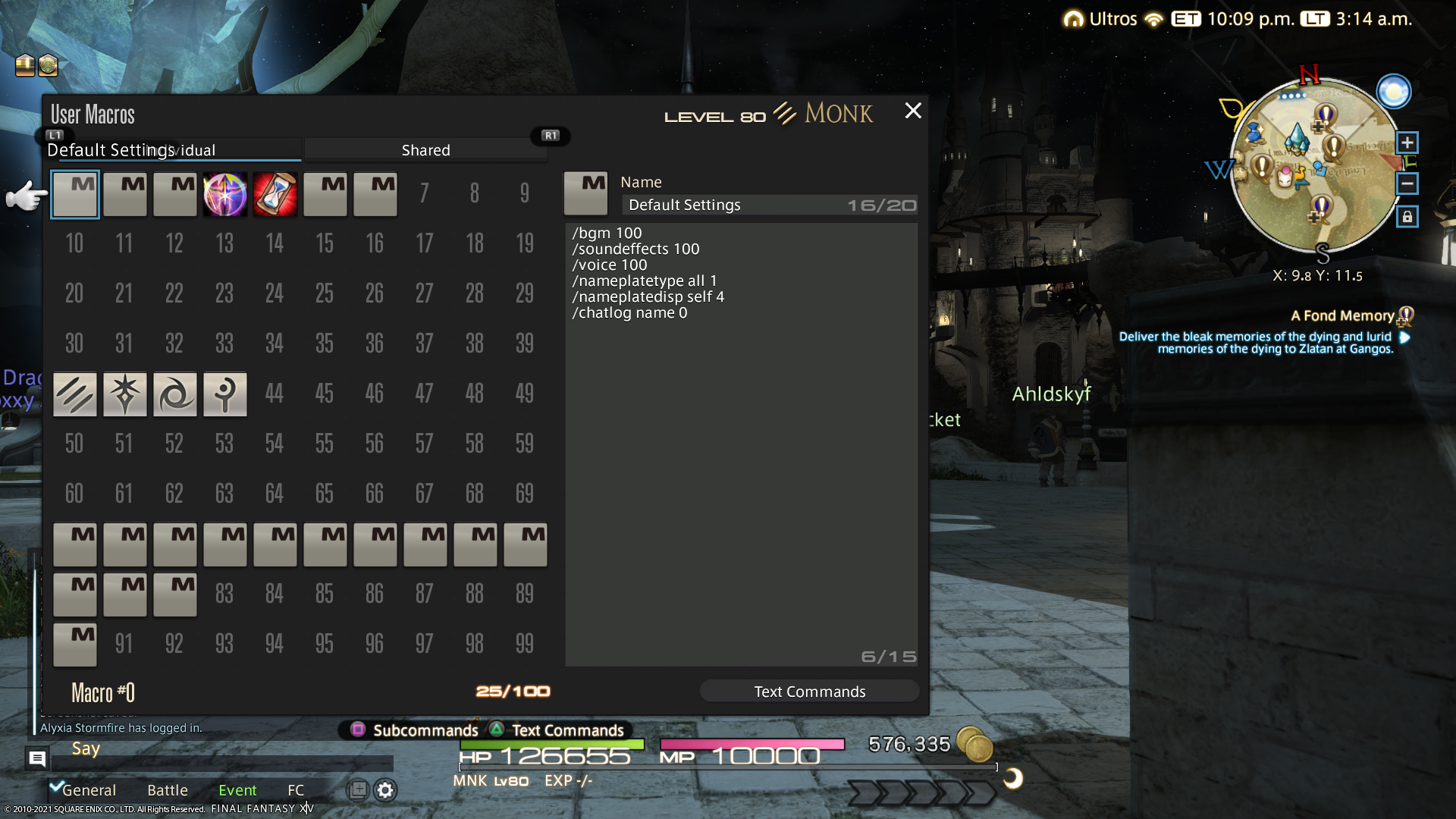
Task: Open the Say chat channel selector
Action: (x=86, y=748)
